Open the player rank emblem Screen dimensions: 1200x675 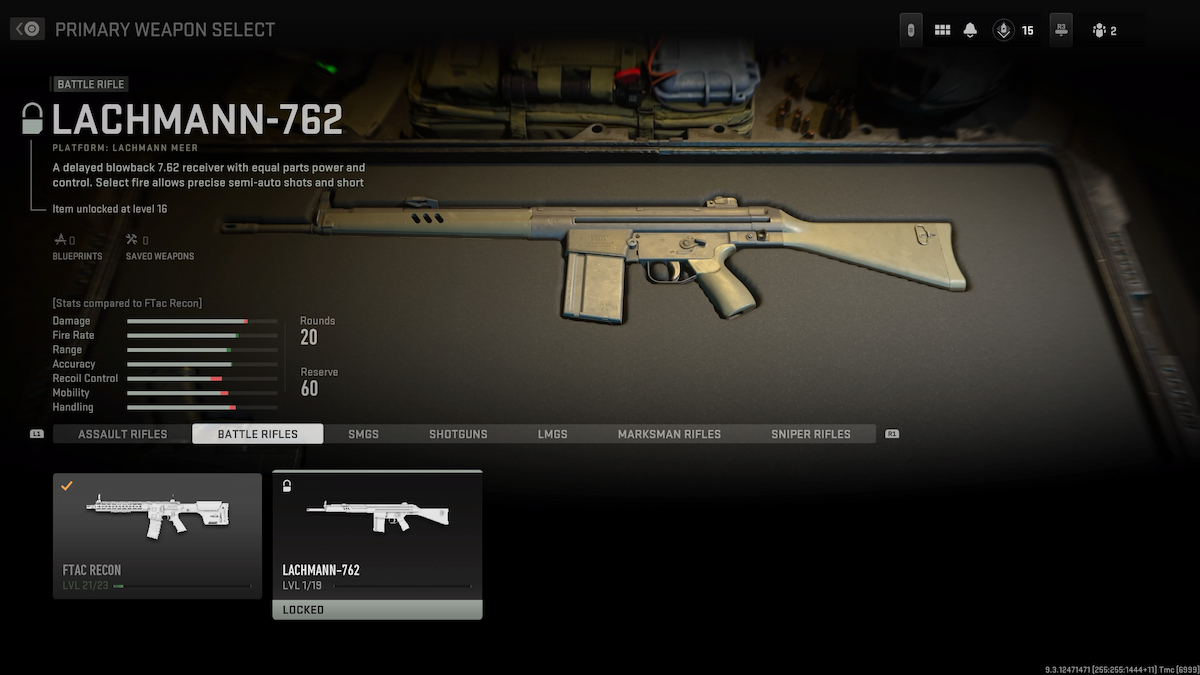pos(1002,30)
